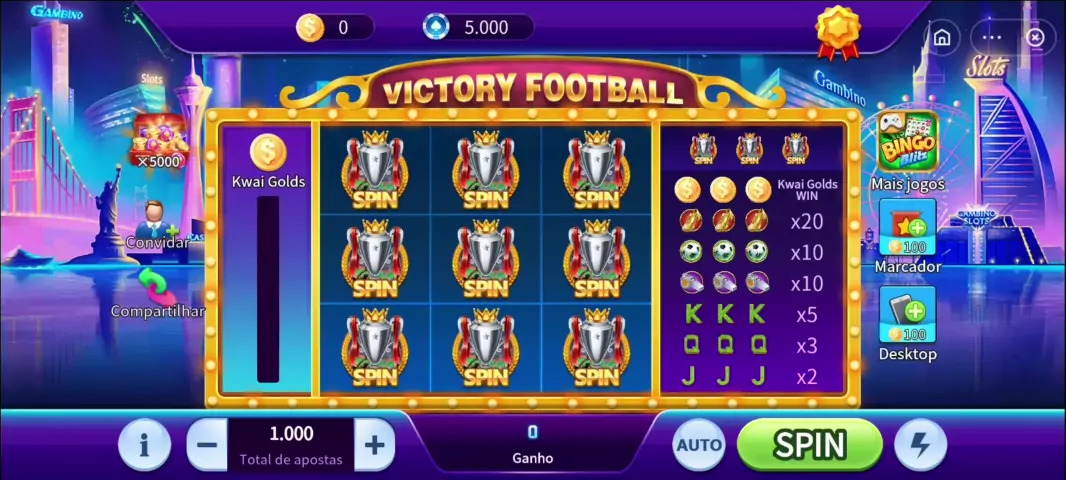Open the info paytable button
Viewport: 1066px width, 480px height.
pos(144,445)
